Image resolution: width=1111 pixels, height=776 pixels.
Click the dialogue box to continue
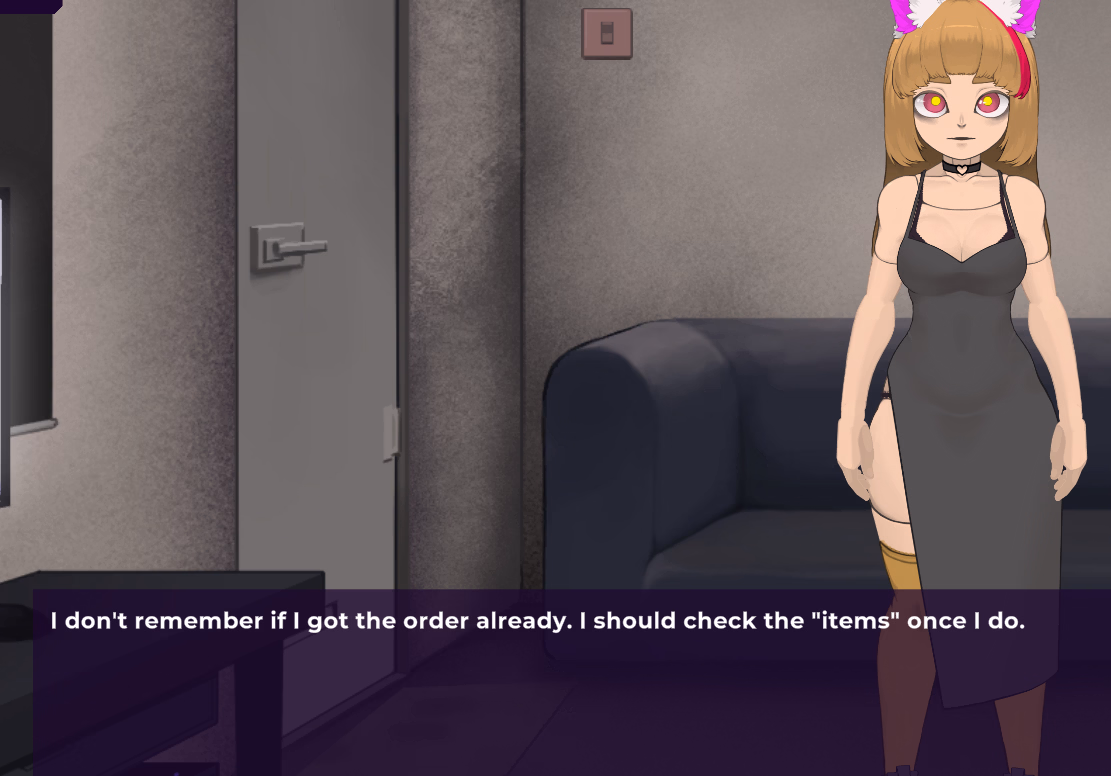tap(570, 680)
